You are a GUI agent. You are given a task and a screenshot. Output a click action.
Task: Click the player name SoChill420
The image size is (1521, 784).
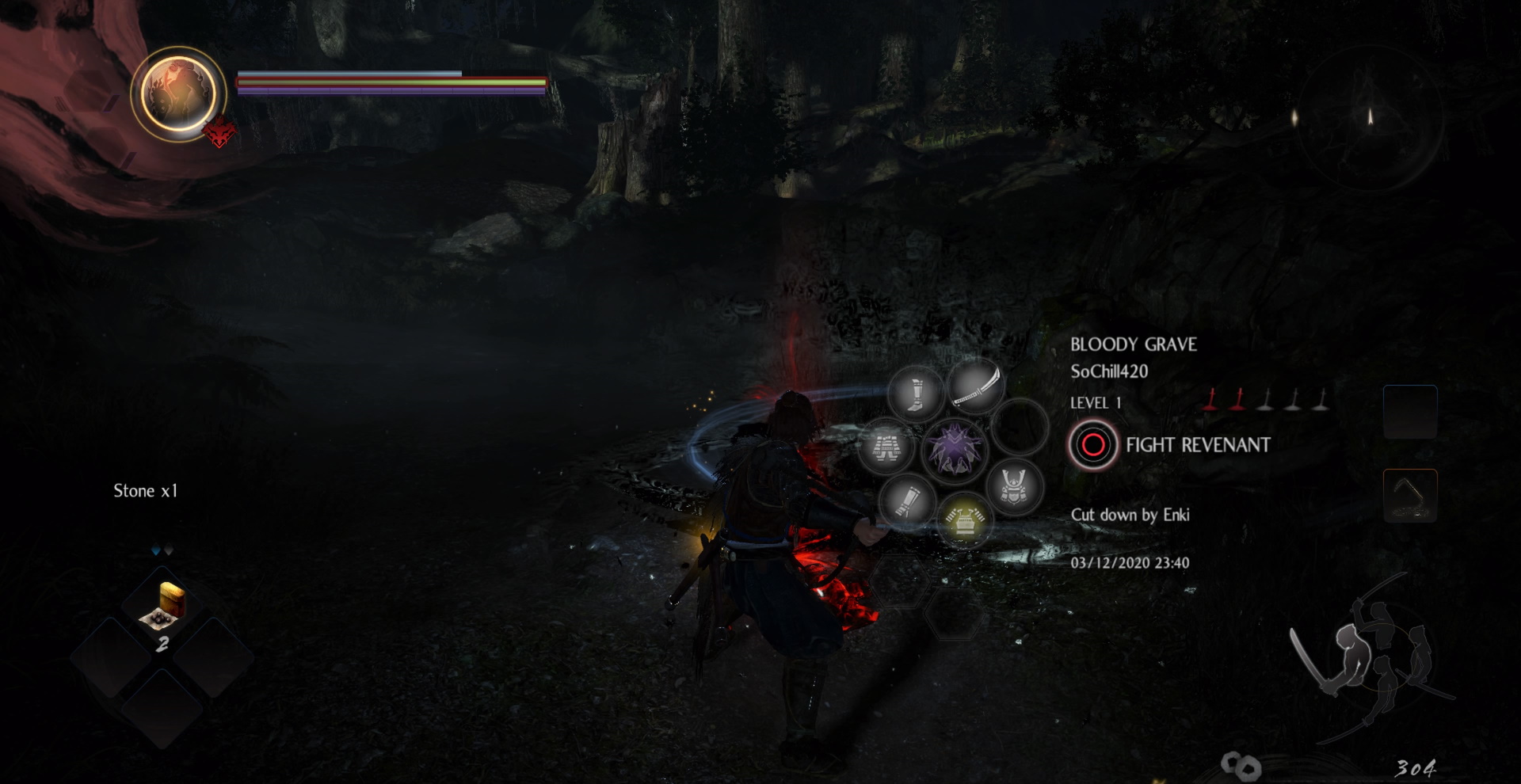point(1108,372)
